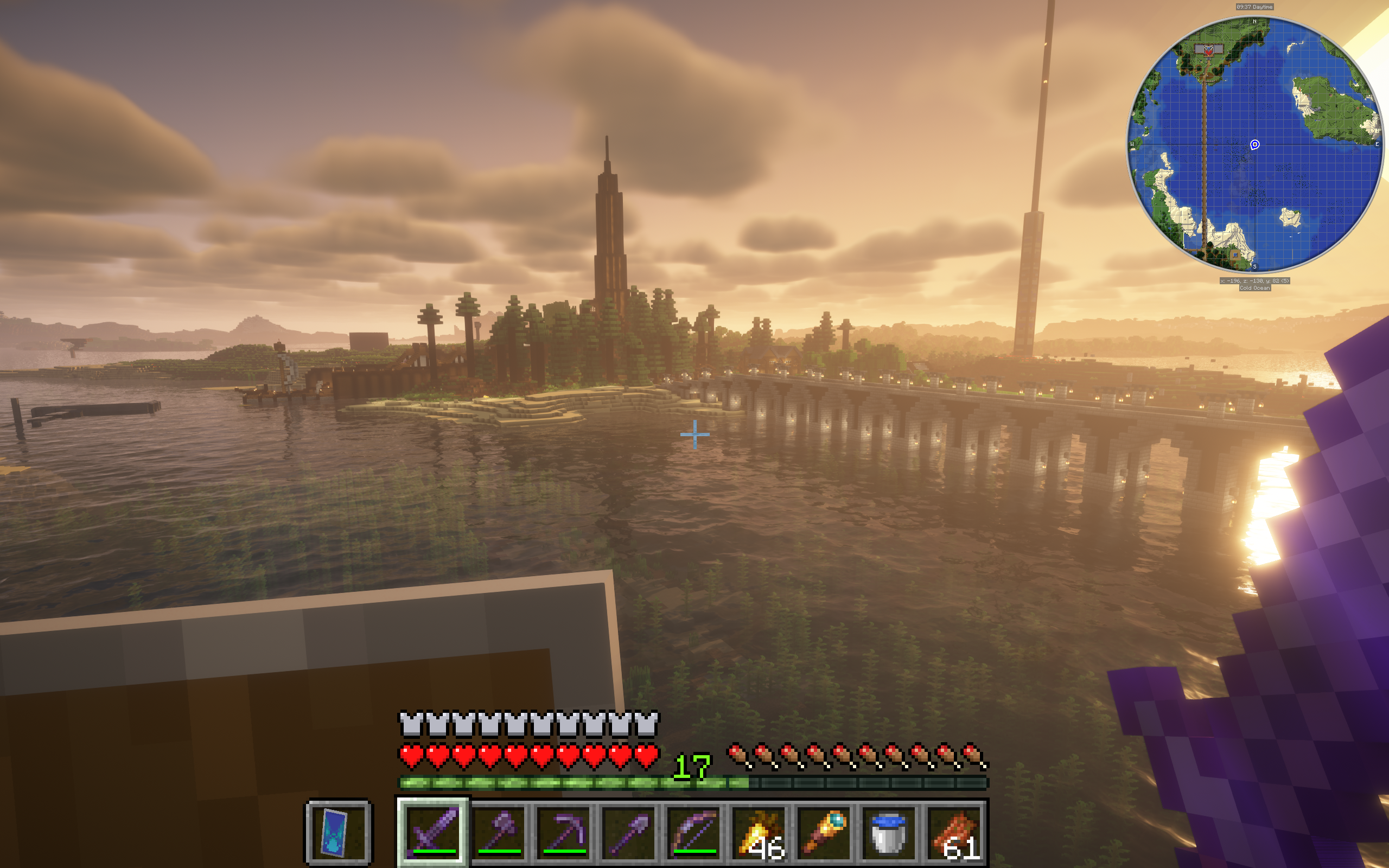Screen dimensions: 1389x868
Task: Select the netherite sword hotbar slot
Action: [x=434, y=832]
